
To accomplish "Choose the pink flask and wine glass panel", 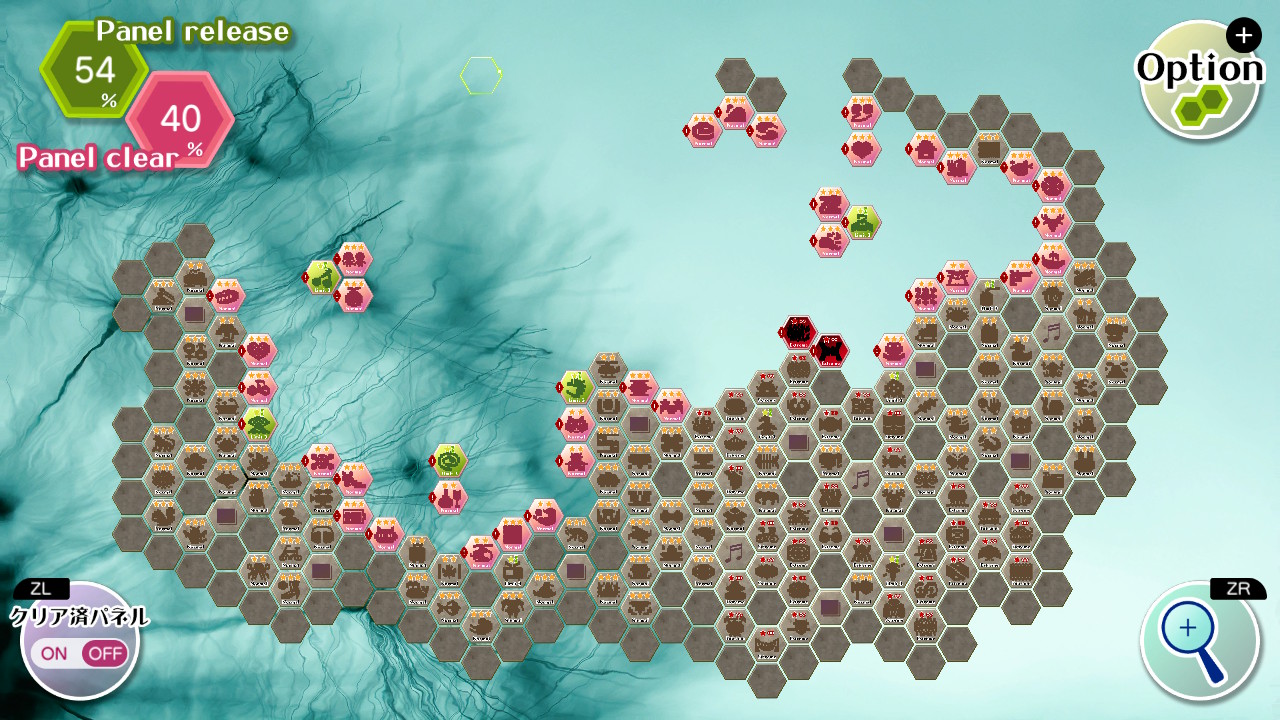I will coord(450,496).
